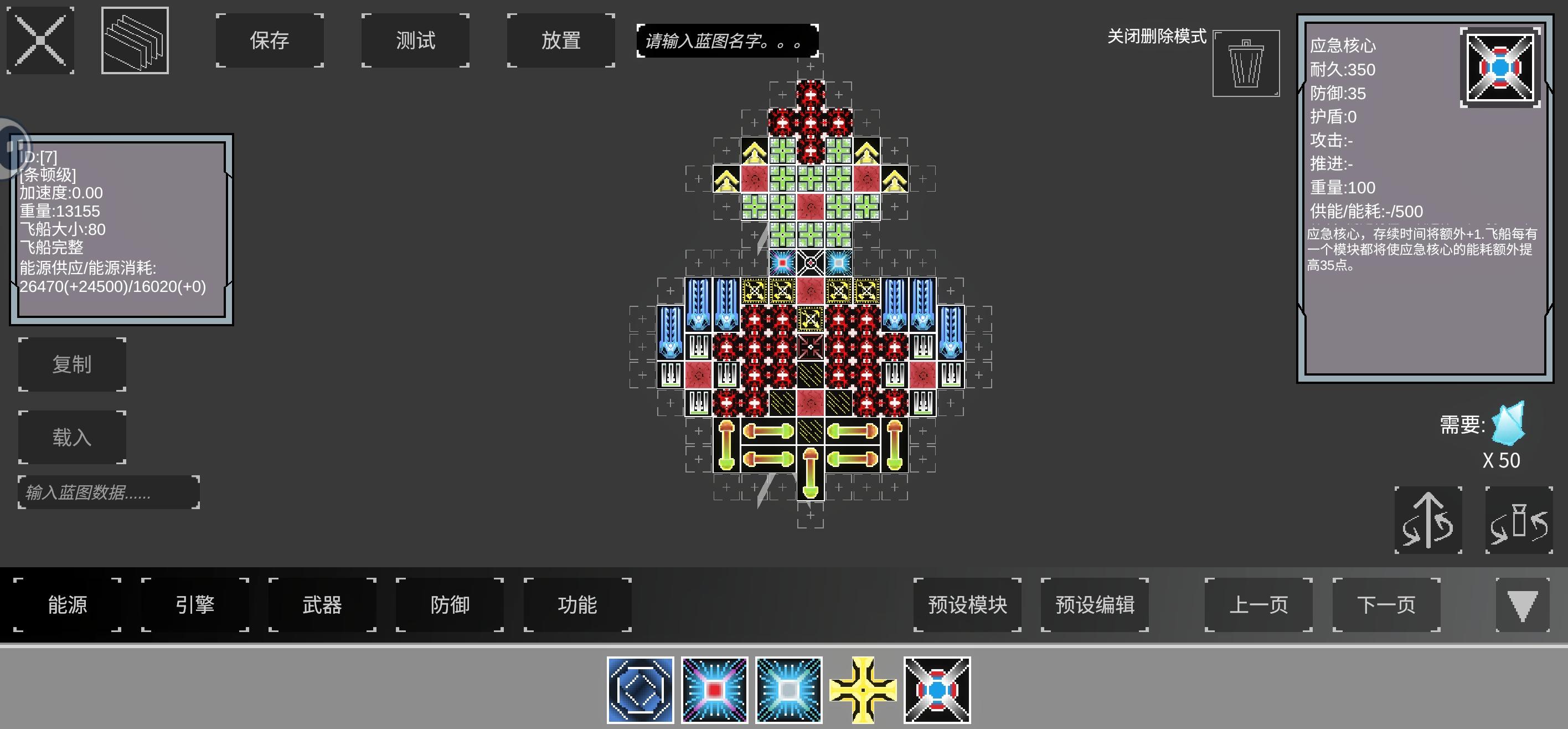Click the 请输入蓝图名字 input field

(728, 41)
